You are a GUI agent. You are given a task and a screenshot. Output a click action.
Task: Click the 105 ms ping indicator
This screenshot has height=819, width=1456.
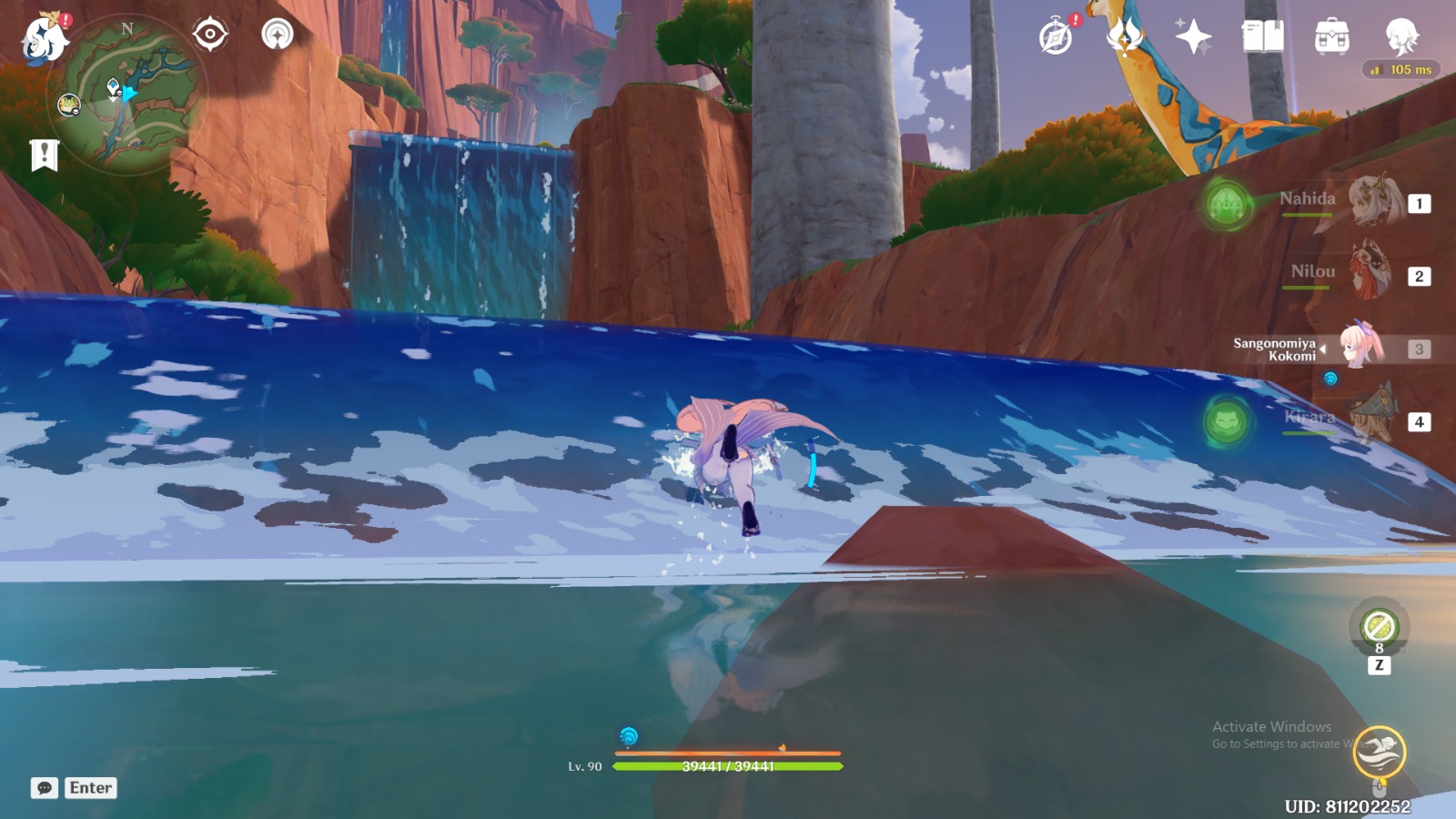[x=1400, y=67]
